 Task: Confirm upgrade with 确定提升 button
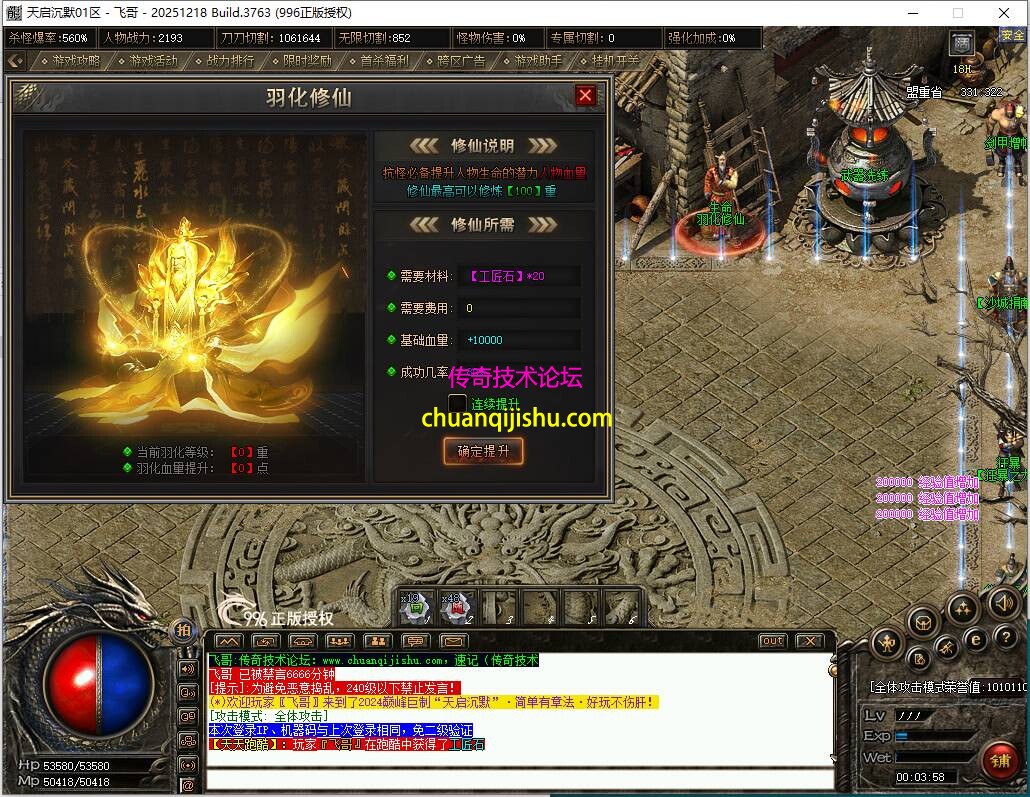483,451
